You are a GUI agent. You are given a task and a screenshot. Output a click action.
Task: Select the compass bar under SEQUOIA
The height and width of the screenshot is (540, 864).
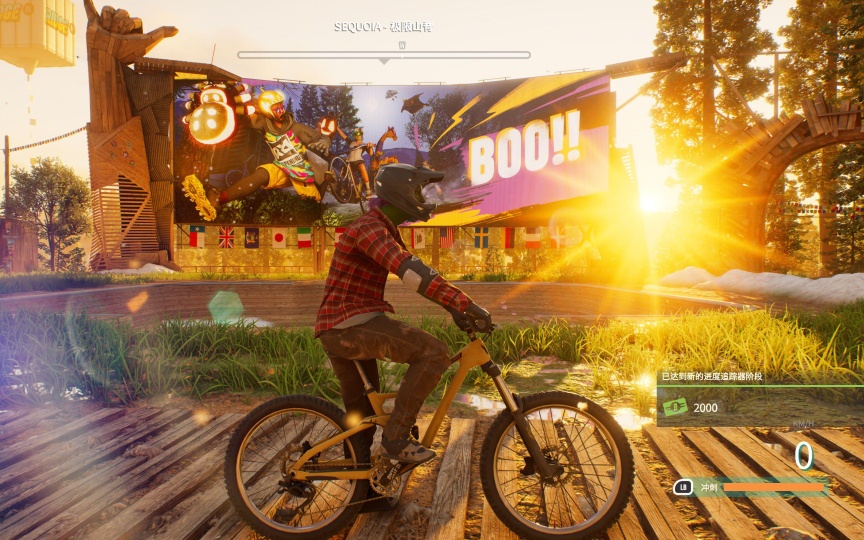384,55
